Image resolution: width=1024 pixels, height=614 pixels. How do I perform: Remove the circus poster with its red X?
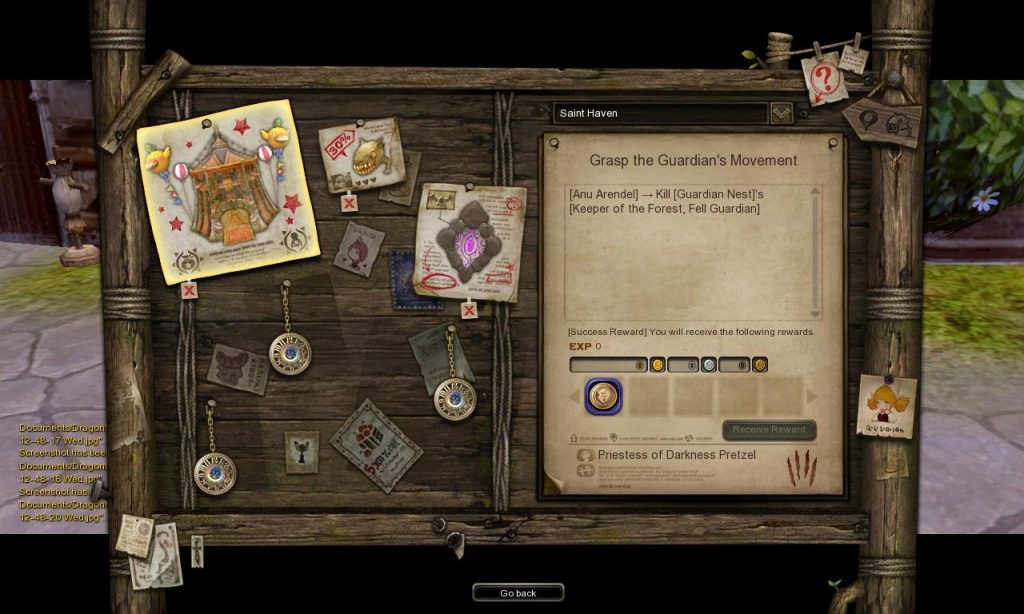[x=189, y=291]
